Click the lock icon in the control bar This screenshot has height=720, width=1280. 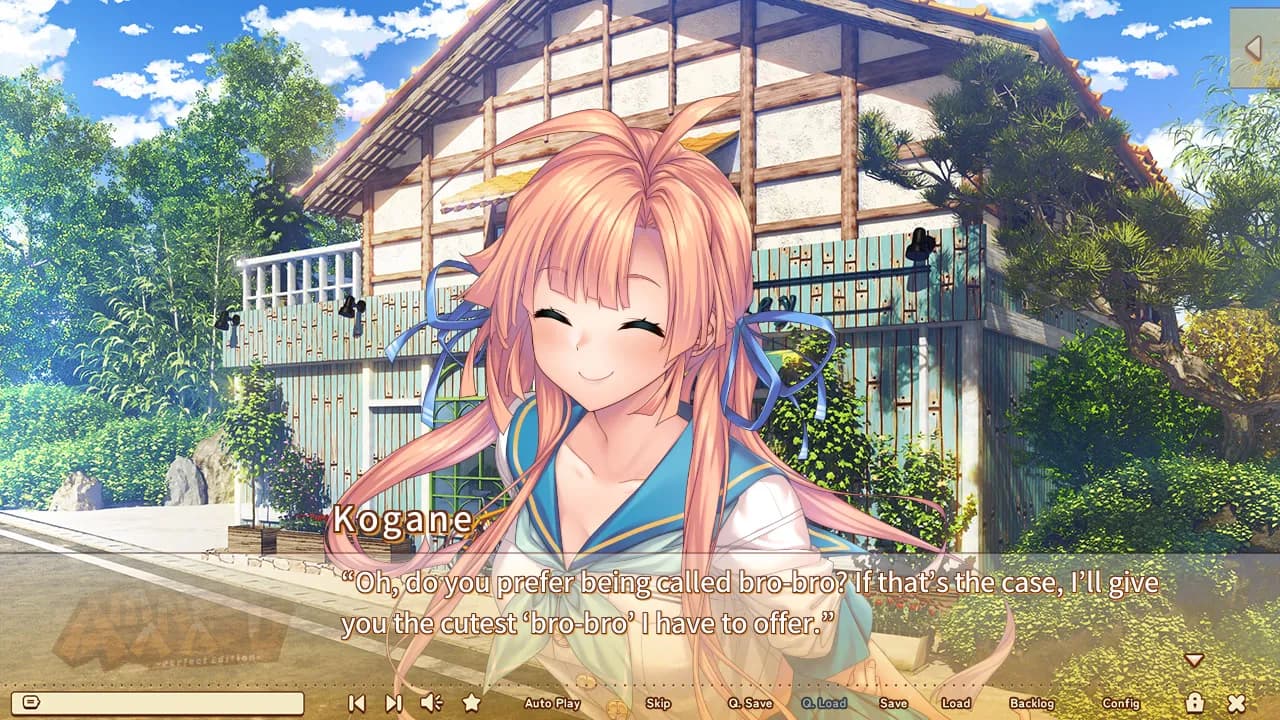click(x=1198, y=704)
